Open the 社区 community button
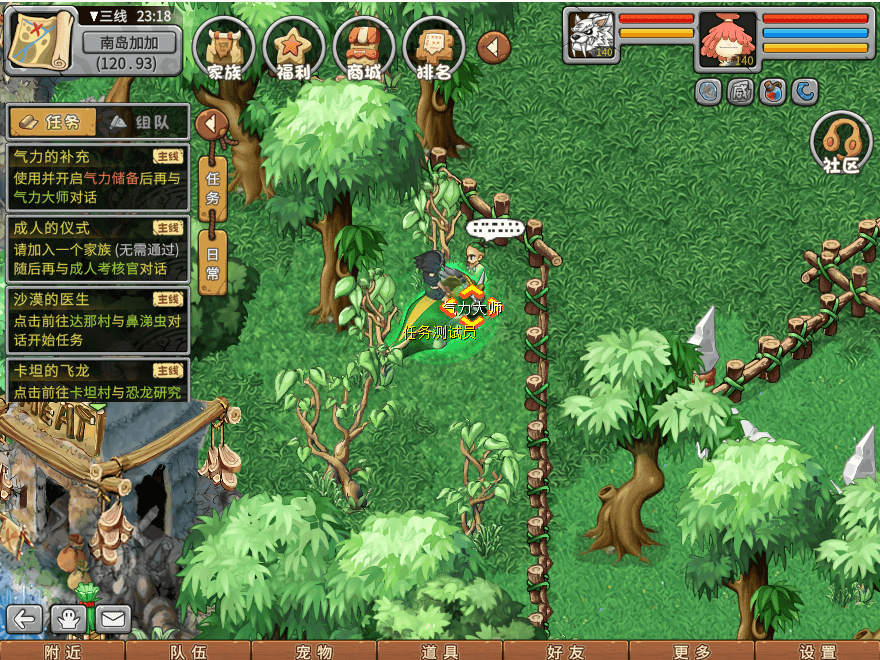The width and height of the screenshot is (880, 660). tap(841, 143)
